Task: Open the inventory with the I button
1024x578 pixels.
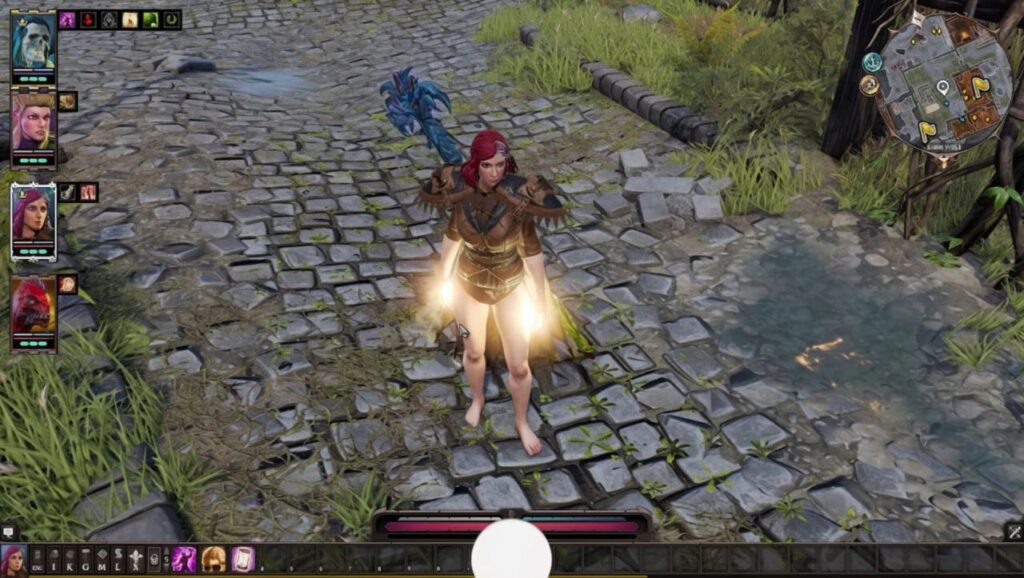Action: click(53, 560)
